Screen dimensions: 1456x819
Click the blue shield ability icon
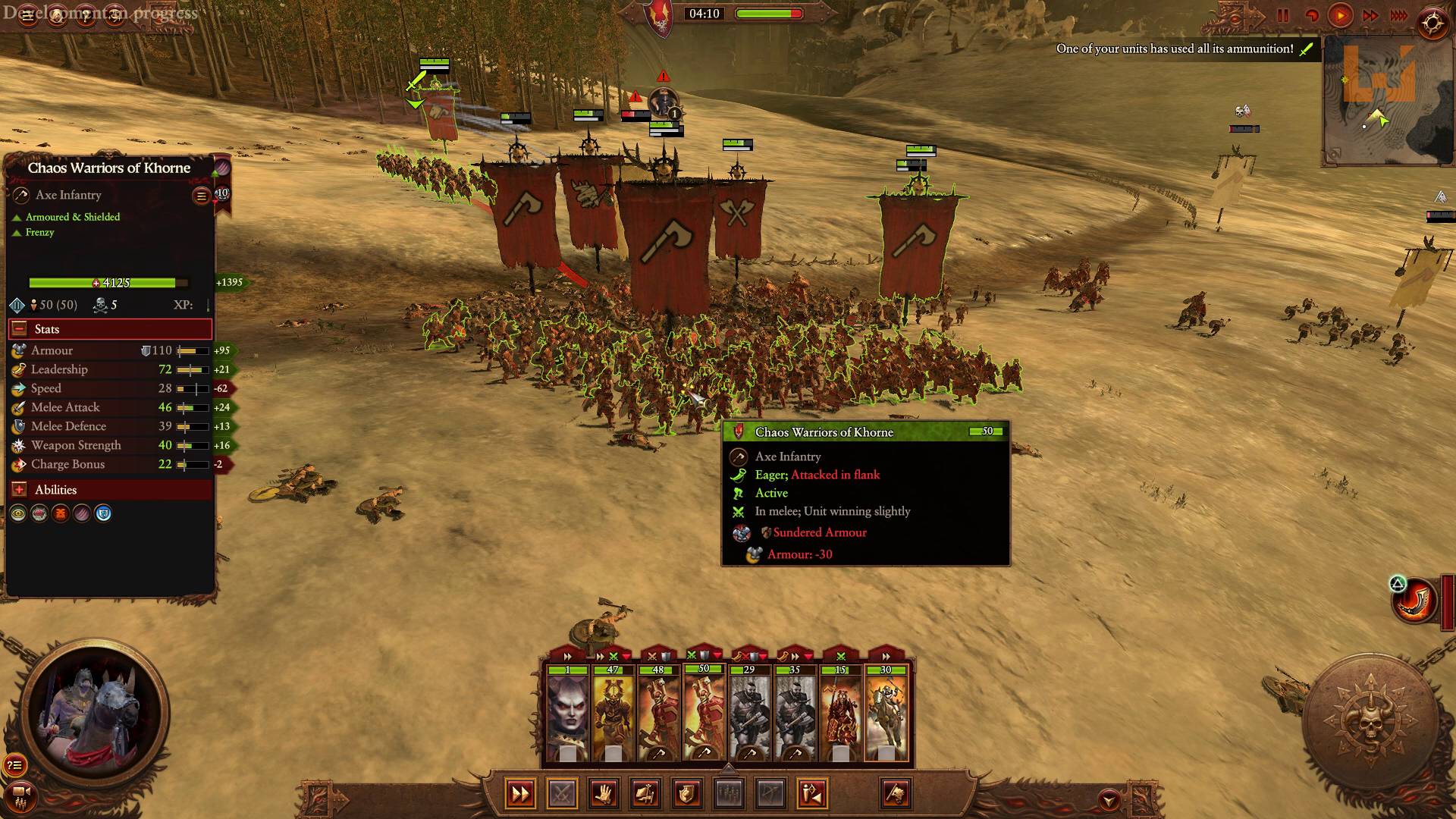[103, 513]
